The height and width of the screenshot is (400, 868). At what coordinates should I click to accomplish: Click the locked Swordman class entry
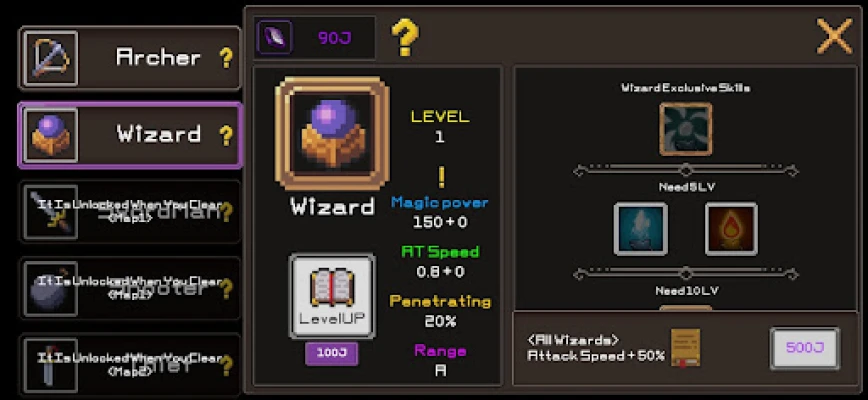tap(130, 211)
